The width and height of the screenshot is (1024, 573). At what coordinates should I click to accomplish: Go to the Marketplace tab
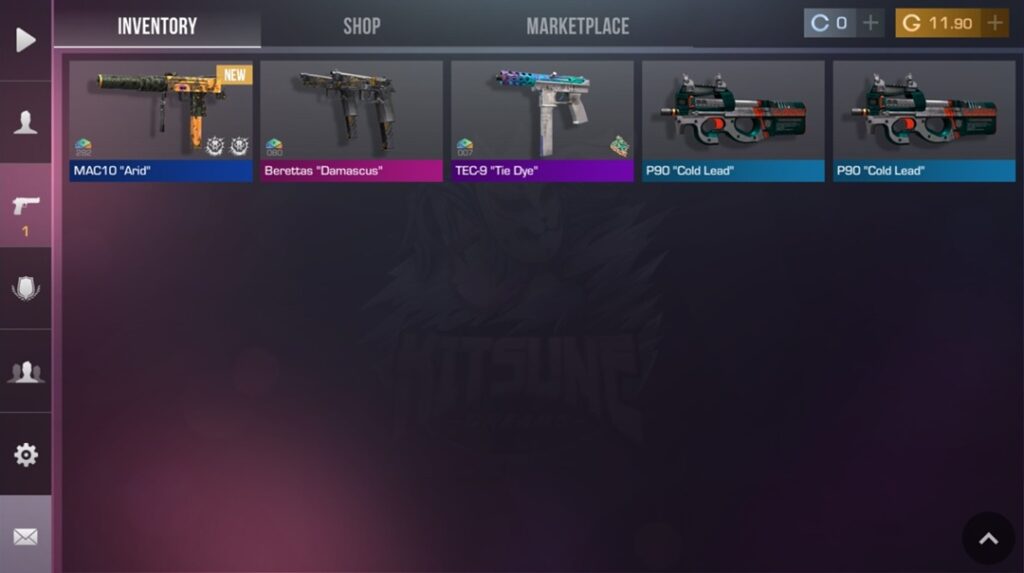coord(577,26)
